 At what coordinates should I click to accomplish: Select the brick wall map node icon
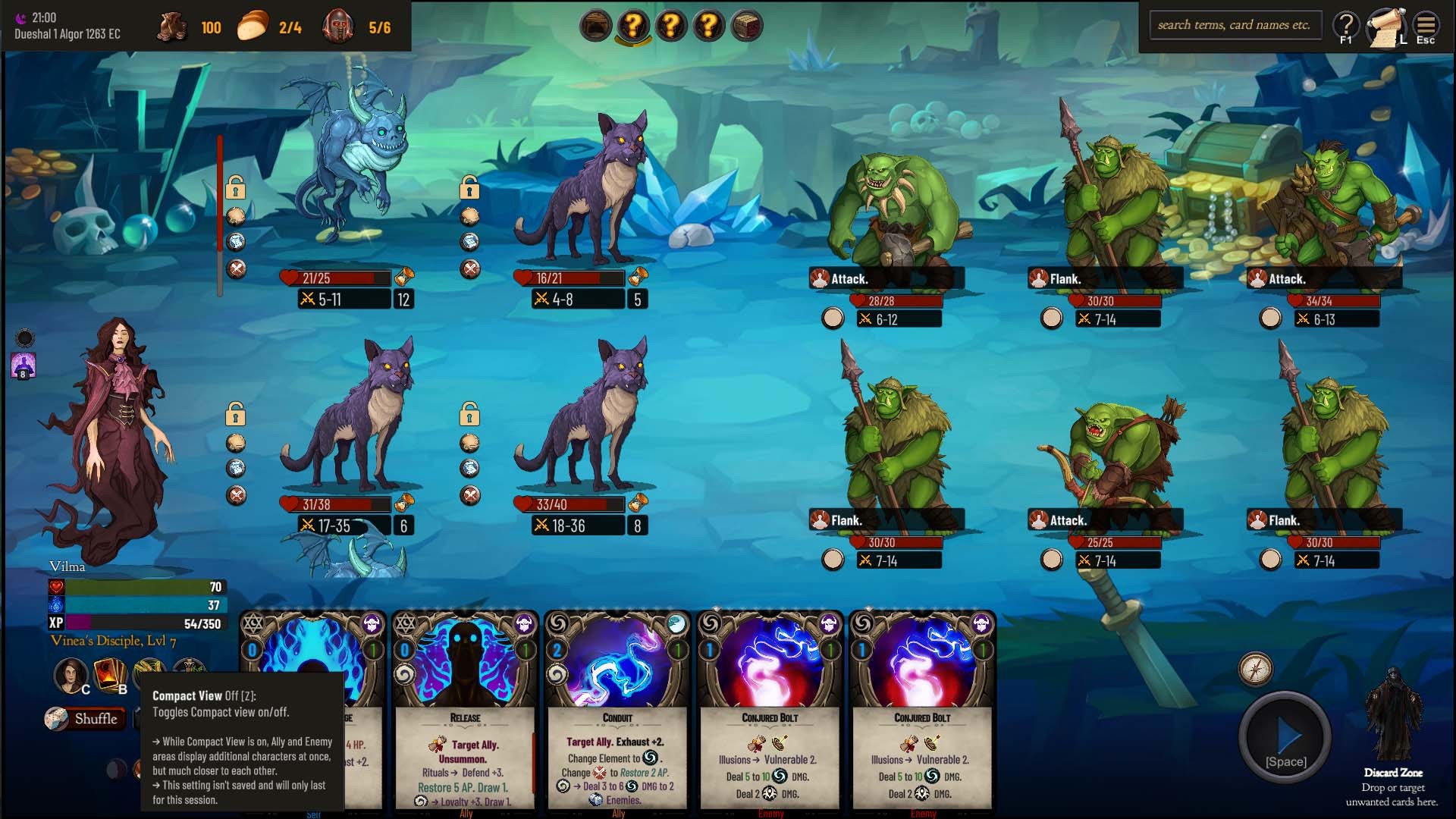[747, 27]
